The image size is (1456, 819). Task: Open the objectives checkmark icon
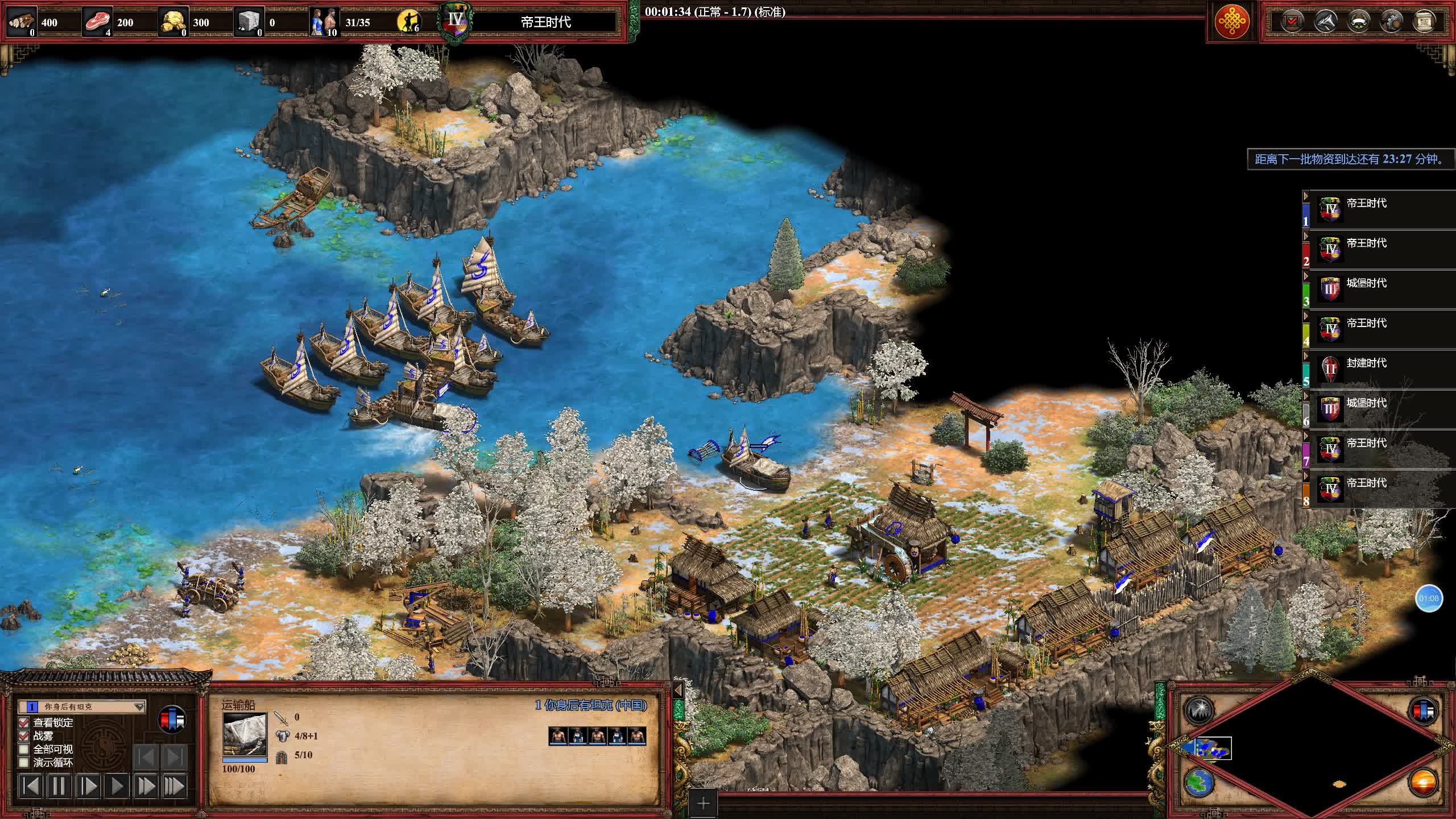coord(1292,22)
